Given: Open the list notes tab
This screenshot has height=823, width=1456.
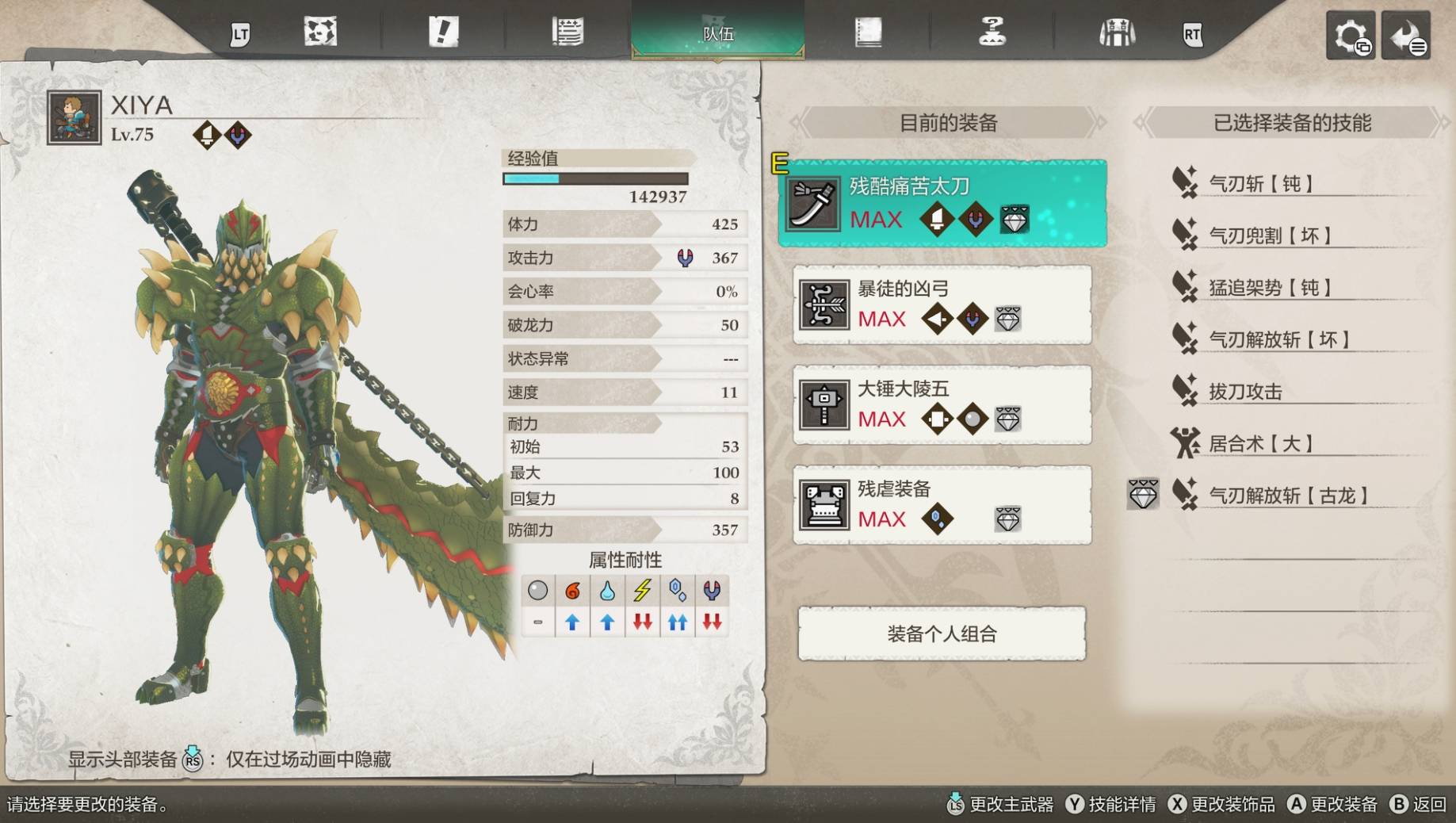Looking at the screenshot, I should (x=567, y=33).
